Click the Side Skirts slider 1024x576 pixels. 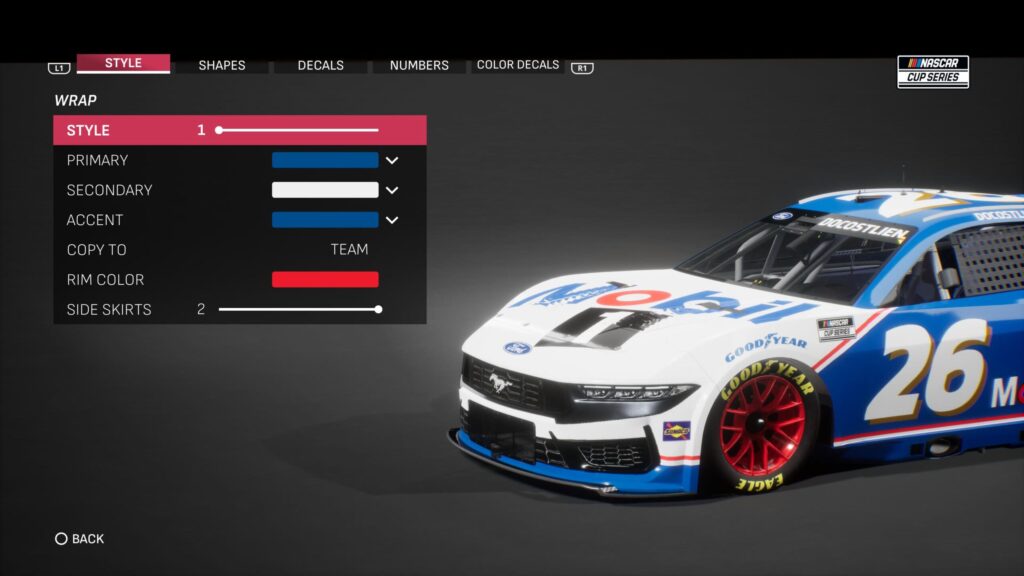(298, 310)
